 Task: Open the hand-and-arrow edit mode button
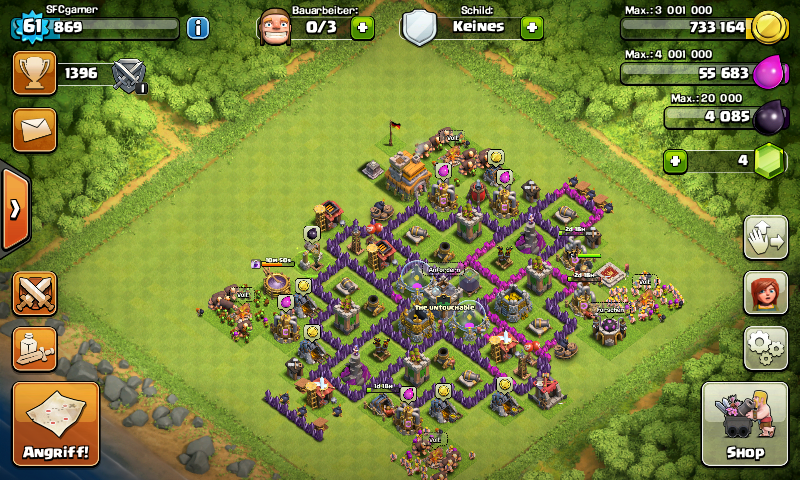[764, 237]
